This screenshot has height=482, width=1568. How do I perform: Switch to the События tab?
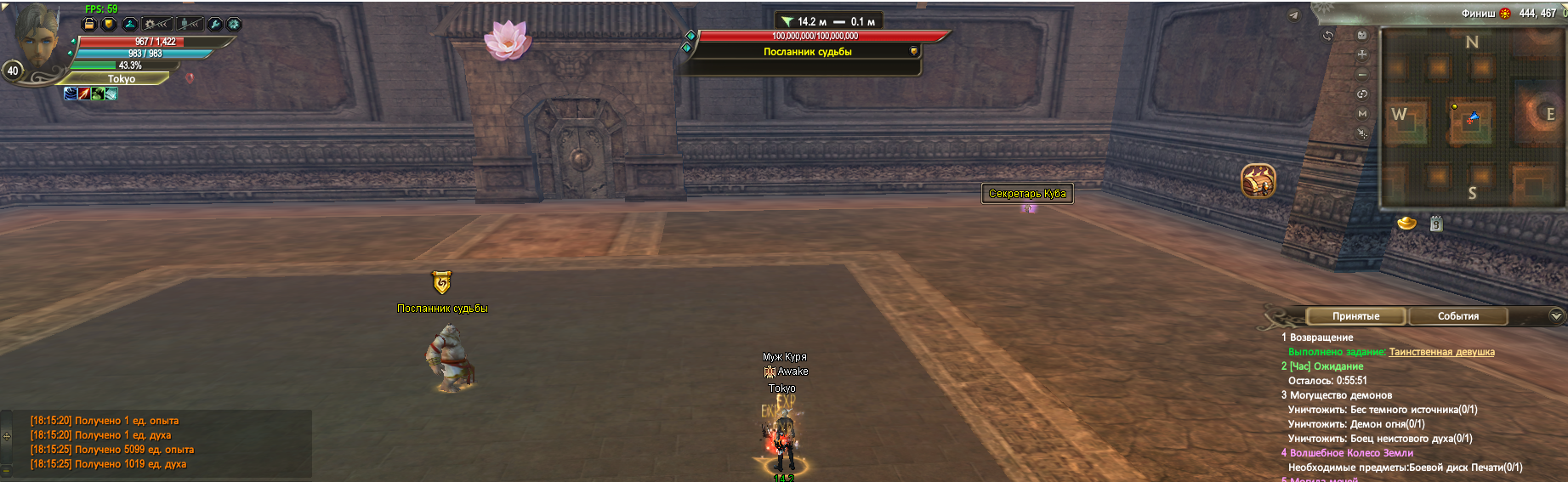click(x=1457, y=316)
